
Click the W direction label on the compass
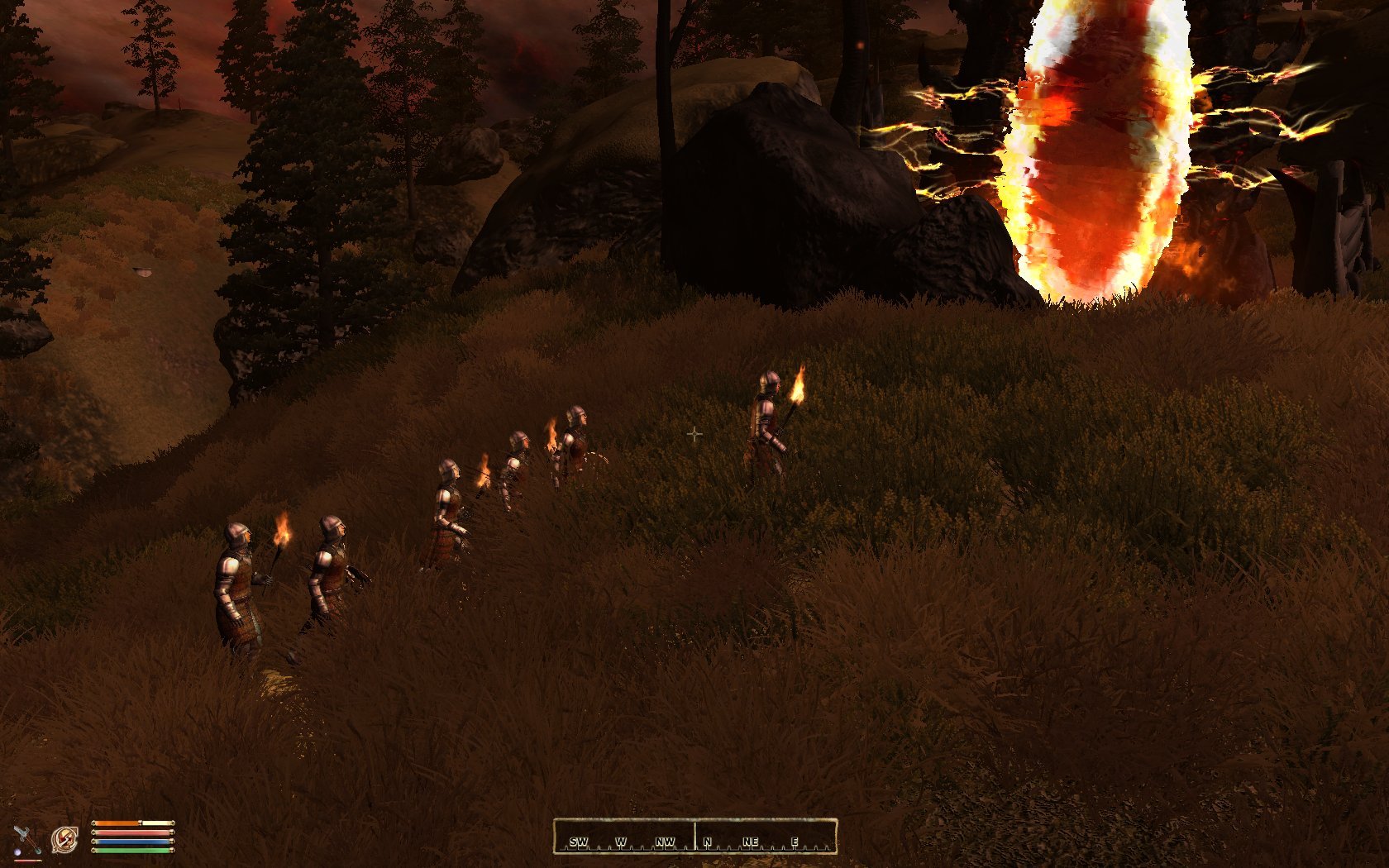(621, 841)
